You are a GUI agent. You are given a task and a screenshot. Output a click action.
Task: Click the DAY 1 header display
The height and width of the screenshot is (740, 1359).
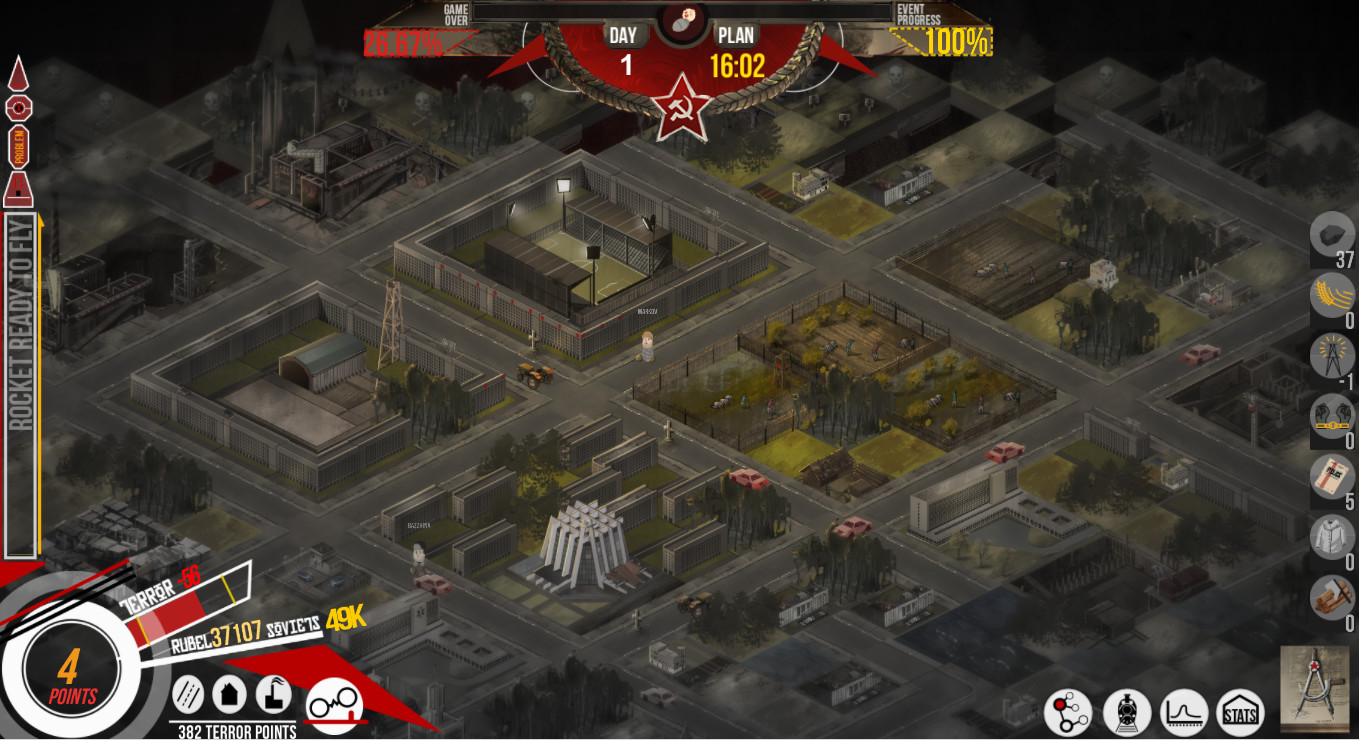pos(622,42)
